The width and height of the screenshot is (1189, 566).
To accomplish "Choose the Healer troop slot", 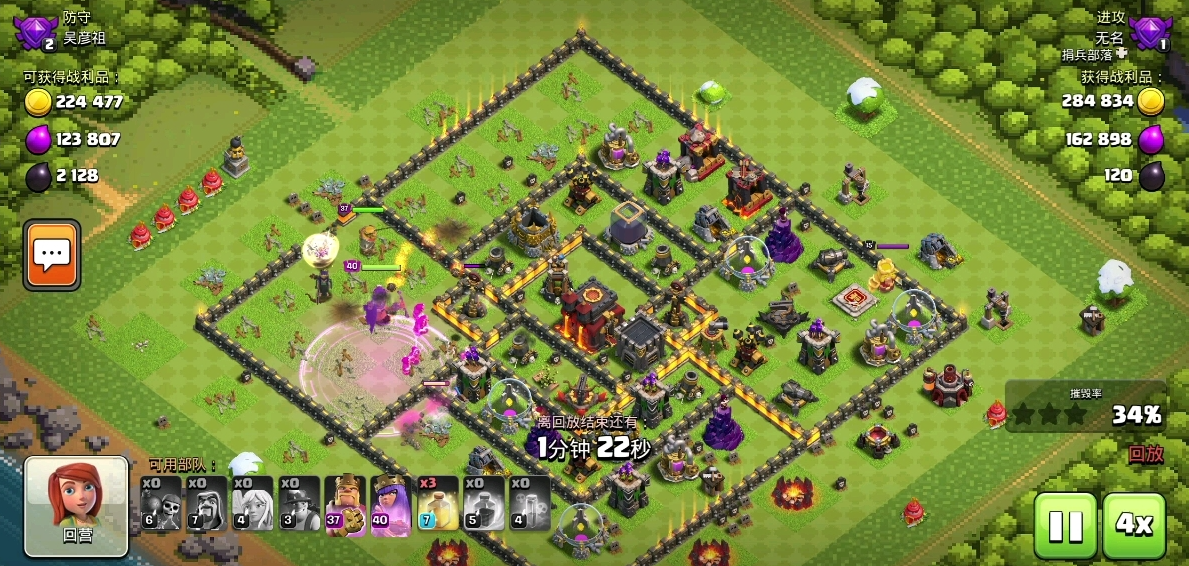I will point(252,503).
